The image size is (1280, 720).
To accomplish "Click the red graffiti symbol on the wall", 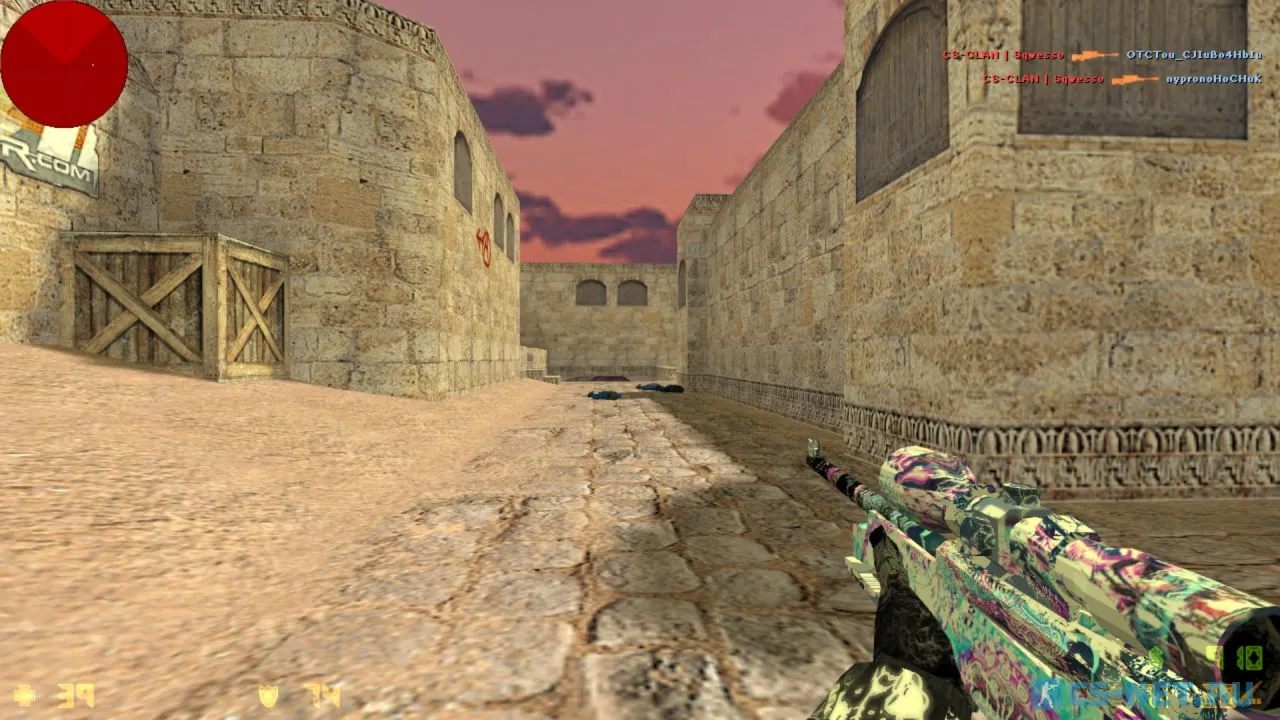I will tap(484, 249).
